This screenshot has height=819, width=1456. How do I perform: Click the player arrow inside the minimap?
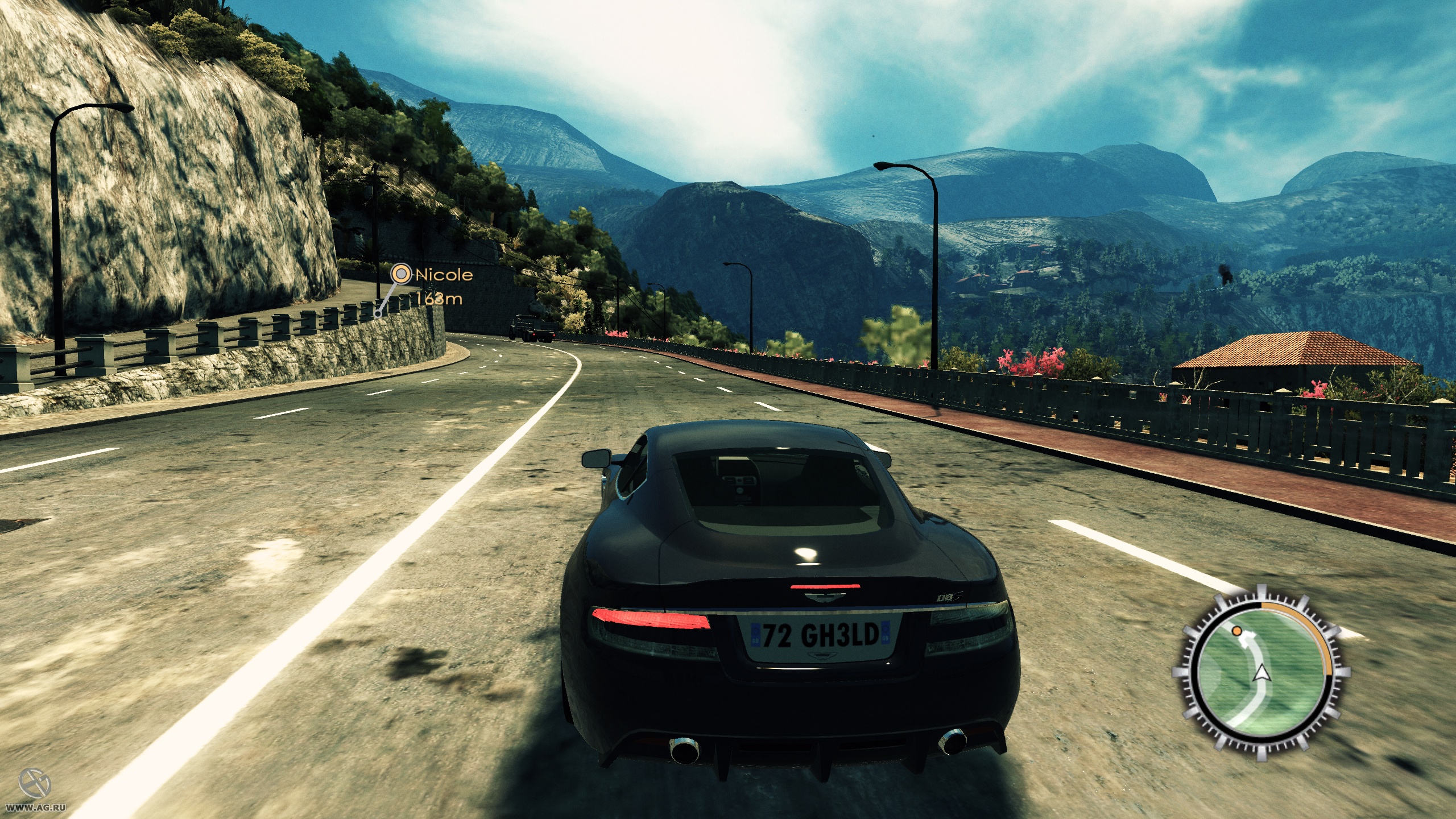1261,673
